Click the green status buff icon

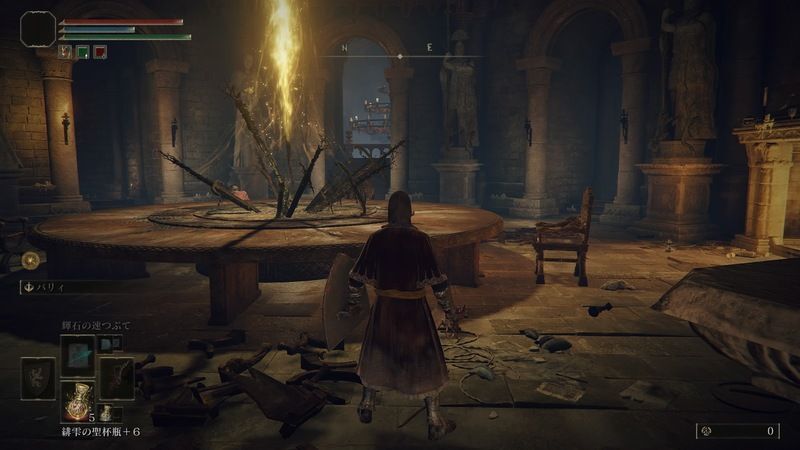tap(82, 52)
